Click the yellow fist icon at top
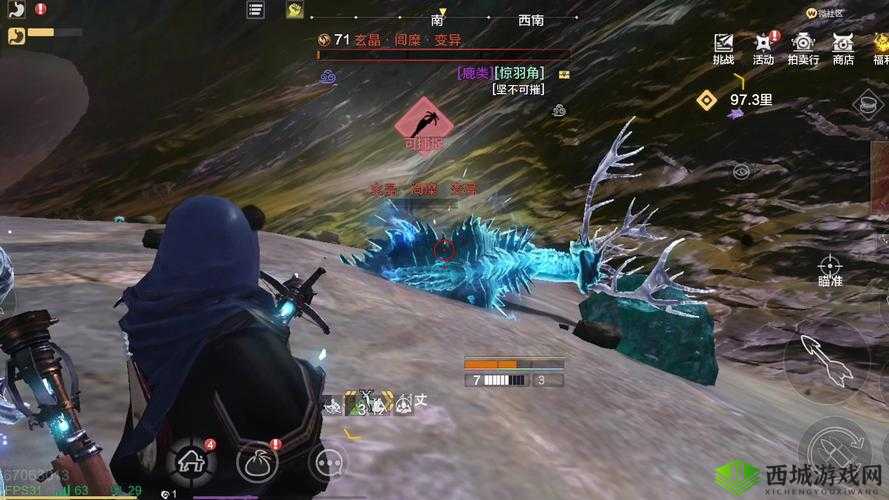This screenshot has height=500, width=889. pyautogui.click(x=295, y=10)
